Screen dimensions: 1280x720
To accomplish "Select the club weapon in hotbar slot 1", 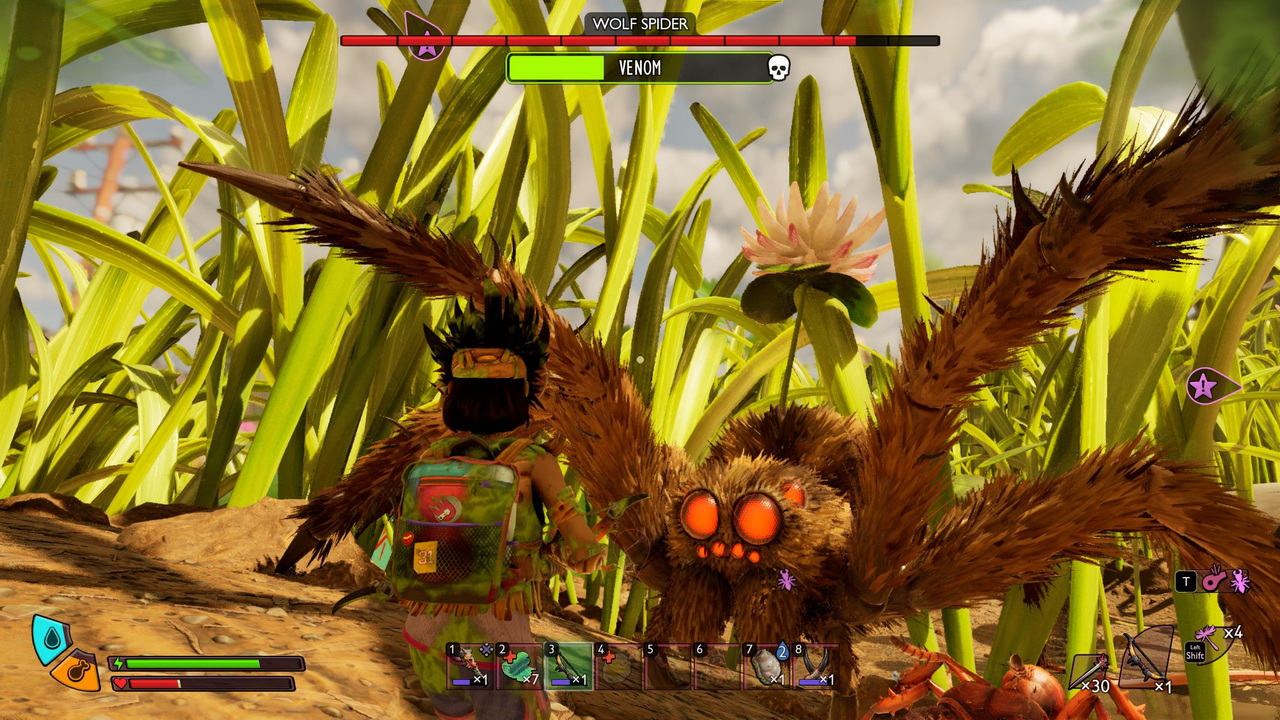I will pyautogui.click(x=470, y=665).
